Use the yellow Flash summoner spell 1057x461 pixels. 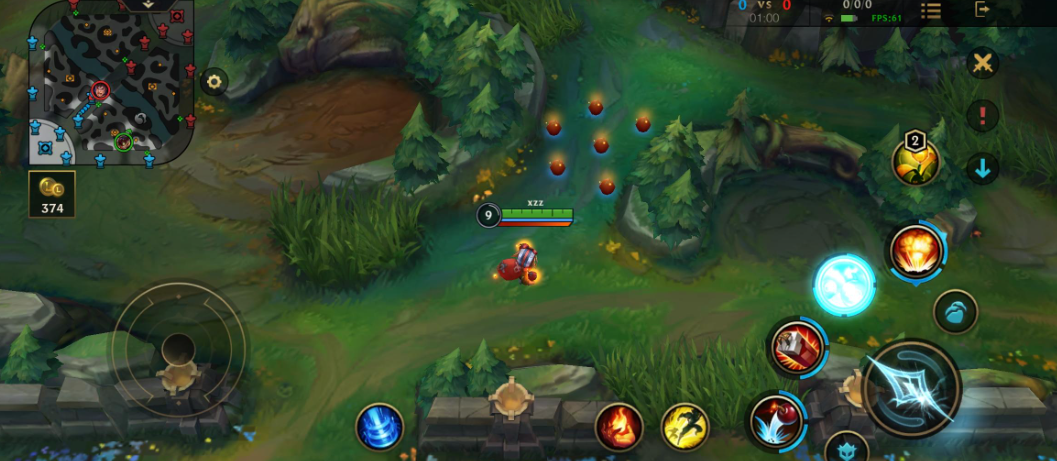tap(685, 426)
